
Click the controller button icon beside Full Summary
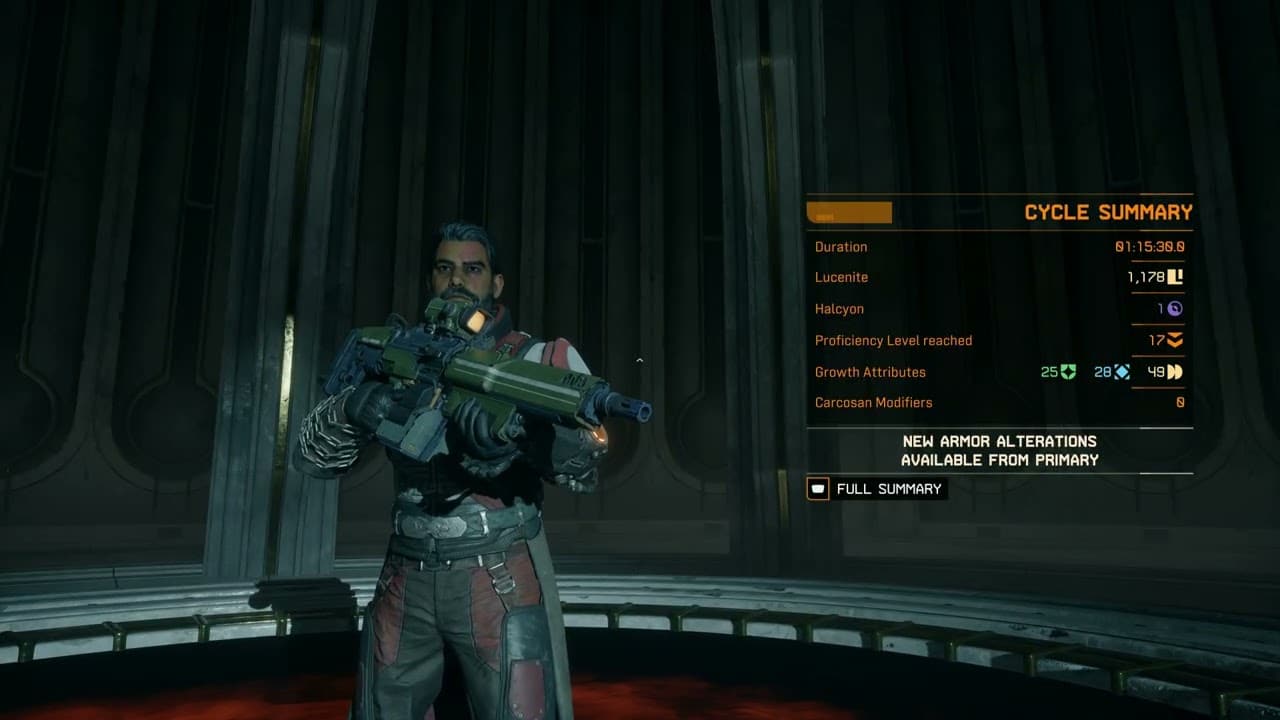click(816, 489)
